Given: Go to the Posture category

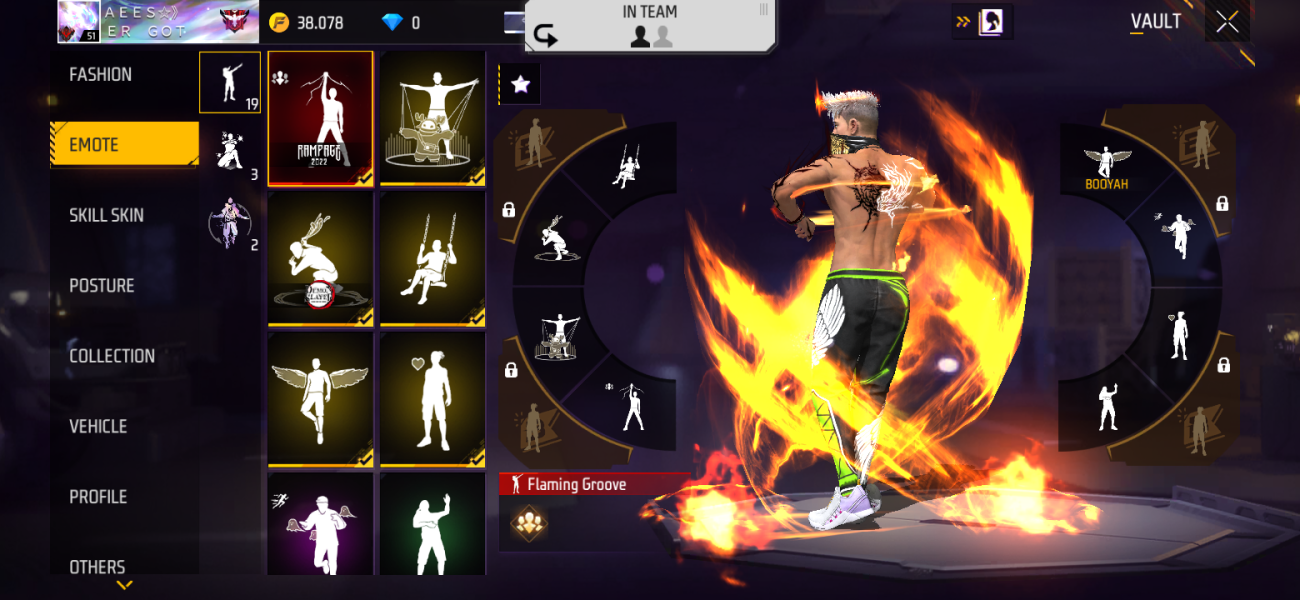Looking at the screenshot, I should [102, 286].
